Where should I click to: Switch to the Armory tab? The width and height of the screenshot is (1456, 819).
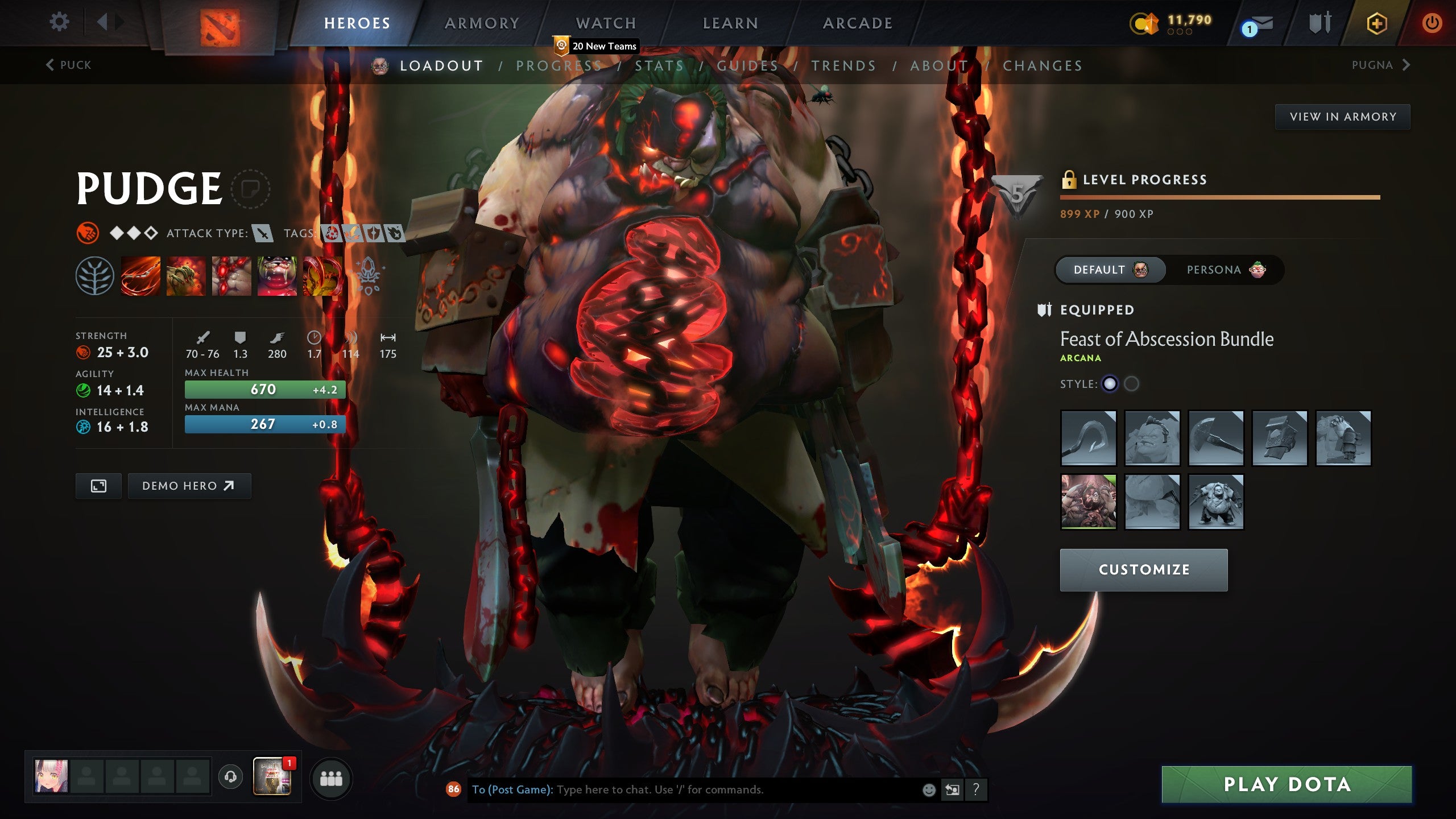tap(481, 23)
